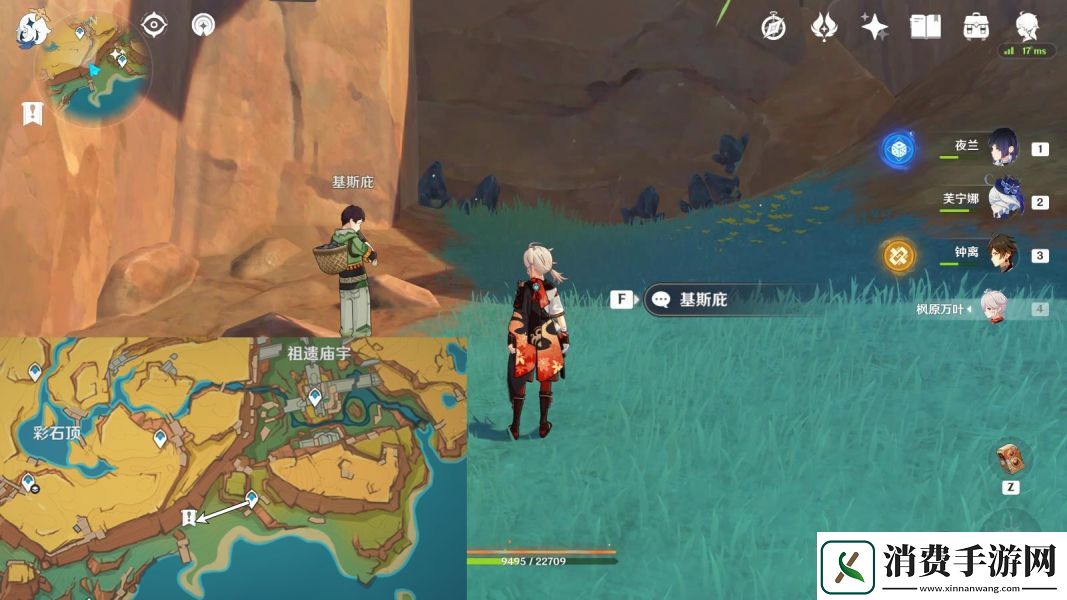
Task: Open the winged events icon
Action: tap(823, 27)
